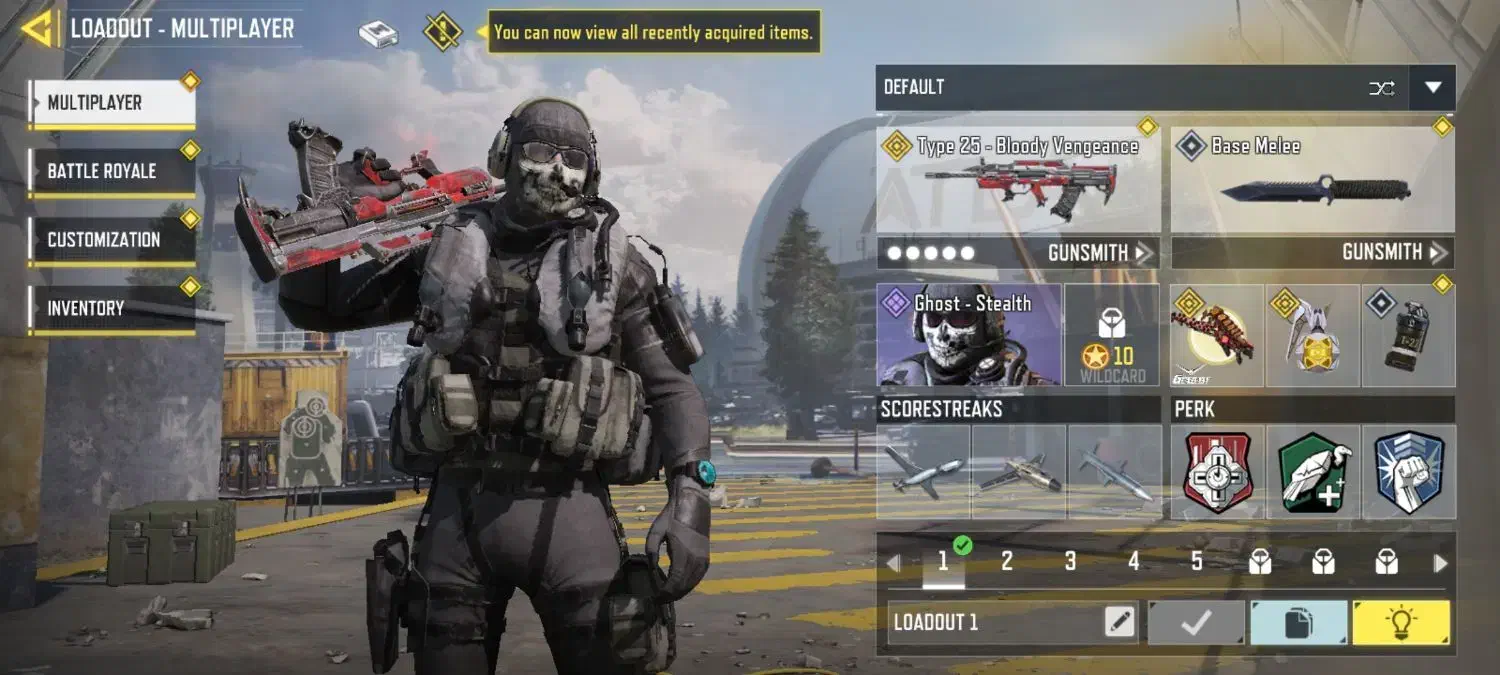This screenshot has height=675, width=1500.
Task: Copy the loadout with the blue button
Action: (1298, 622)
